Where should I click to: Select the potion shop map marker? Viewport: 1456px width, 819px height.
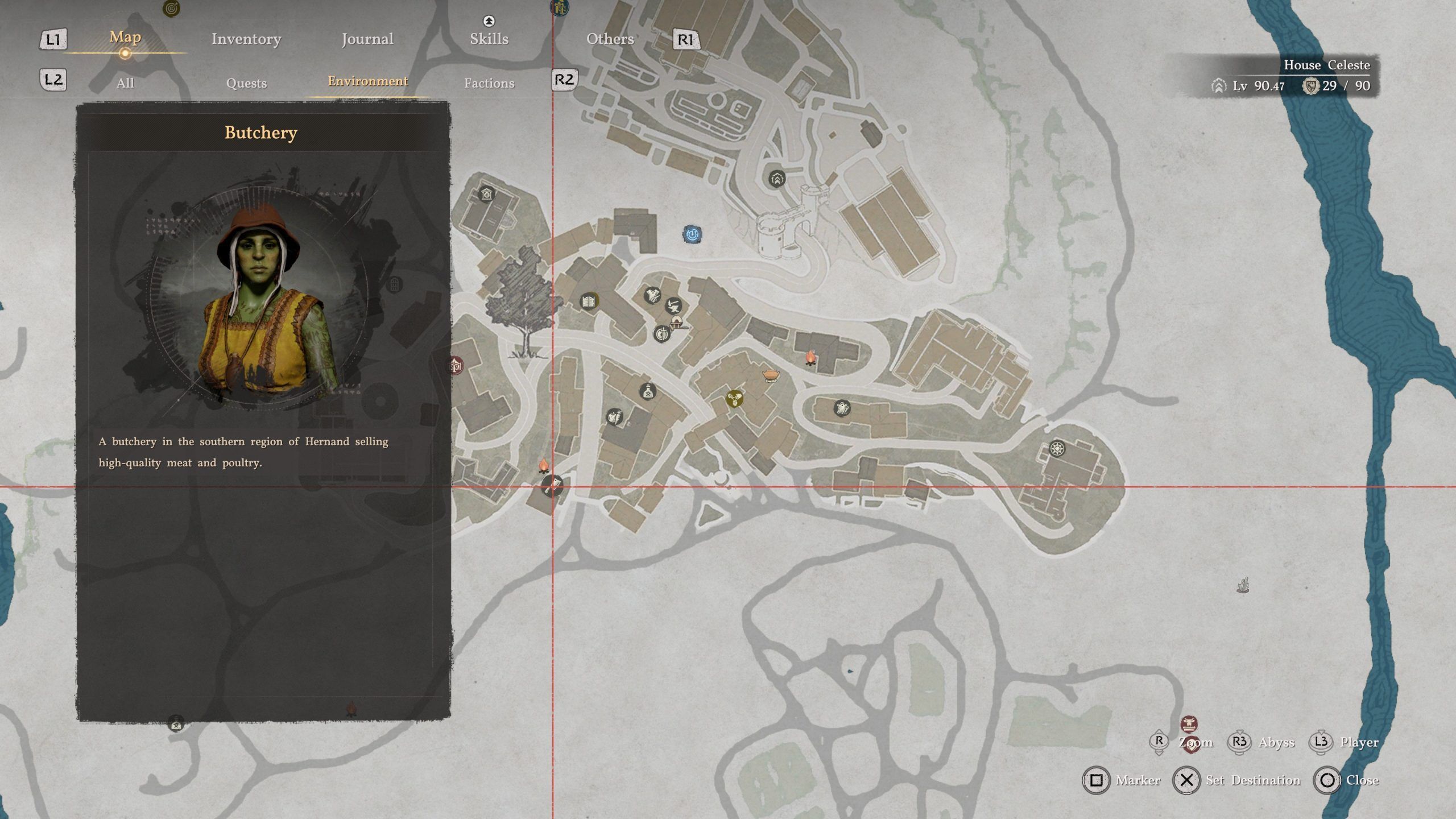648,391
